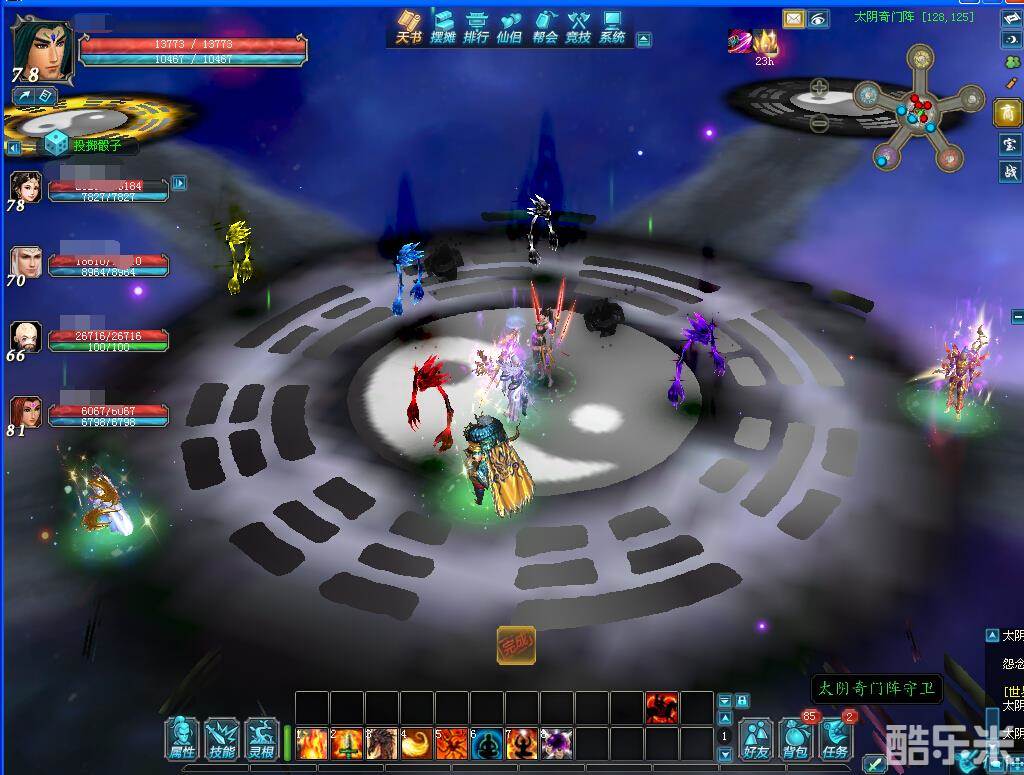1024x775 pixels.
Task: Select the level 81 party member portrait
Action: point(25,411)
